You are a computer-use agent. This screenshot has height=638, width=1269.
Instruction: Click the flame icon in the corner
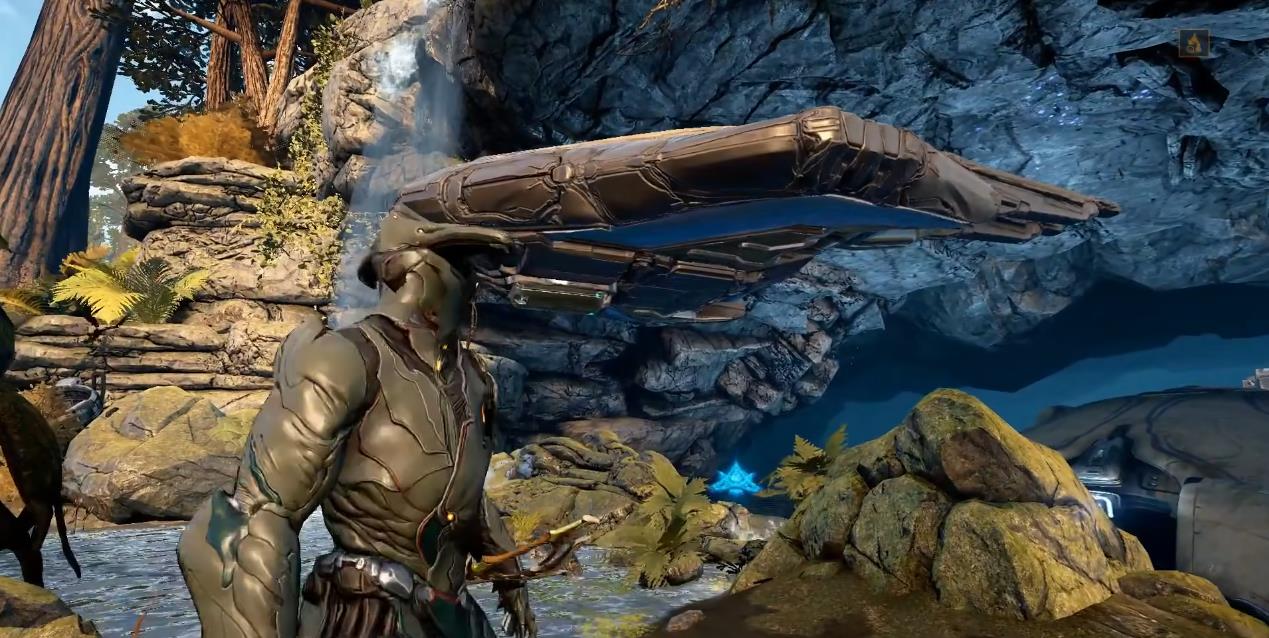1193,43
